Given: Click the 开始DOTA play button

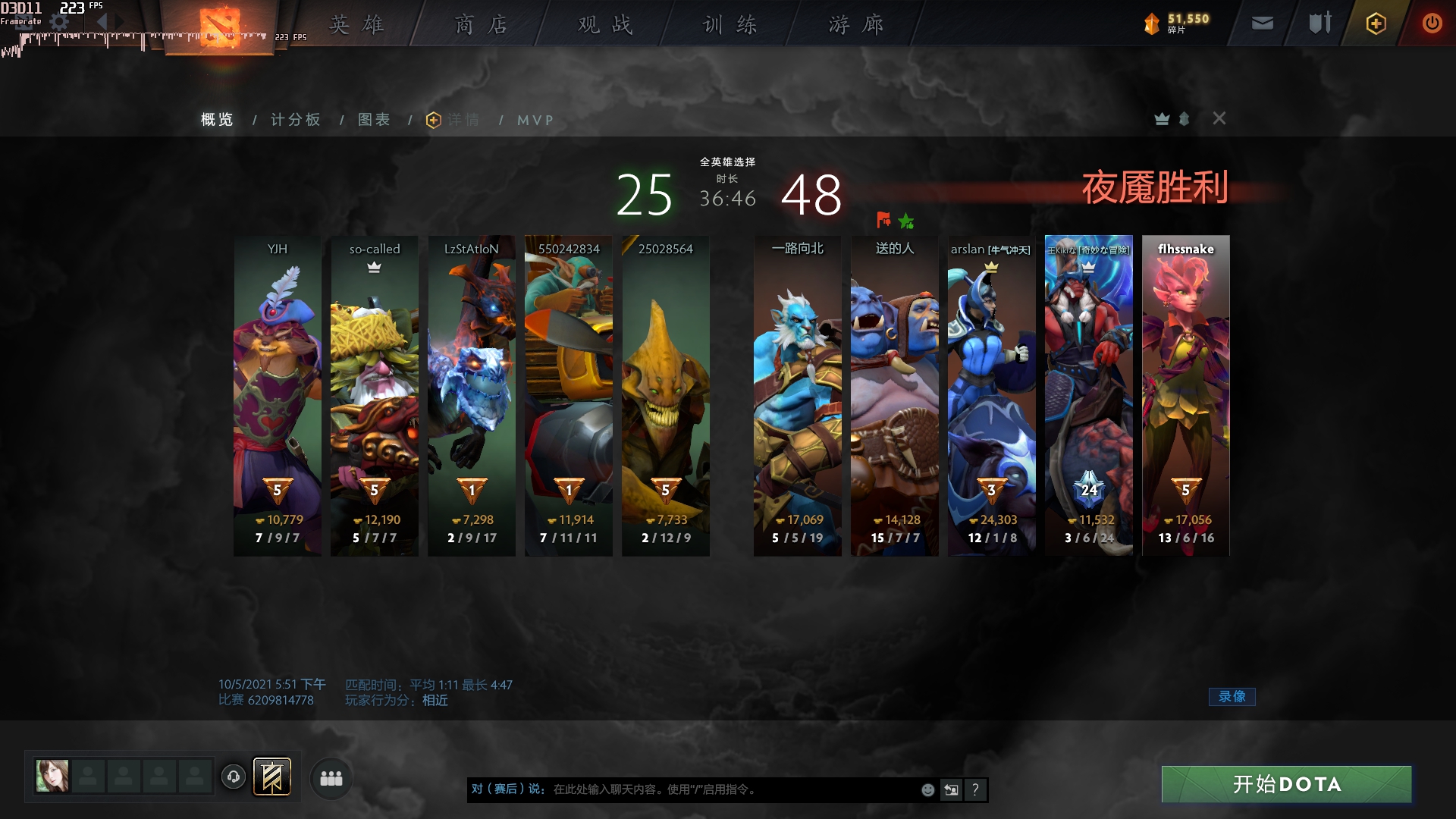Looking at the screenshot, I should click(1286, 784).
